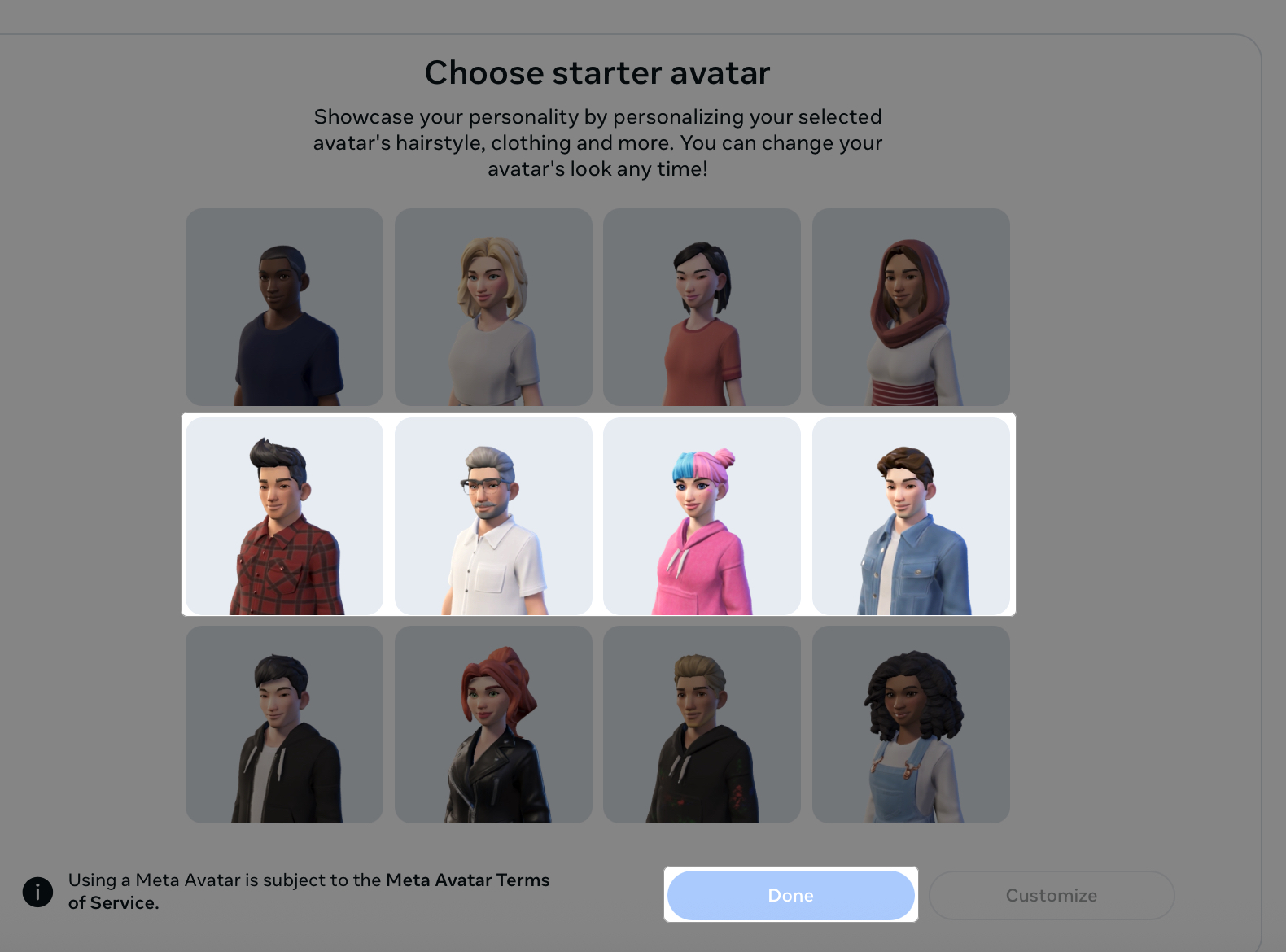1286x952 pixels.
Task: Choose the blond avatar in black hoodie
Action: 702,724
